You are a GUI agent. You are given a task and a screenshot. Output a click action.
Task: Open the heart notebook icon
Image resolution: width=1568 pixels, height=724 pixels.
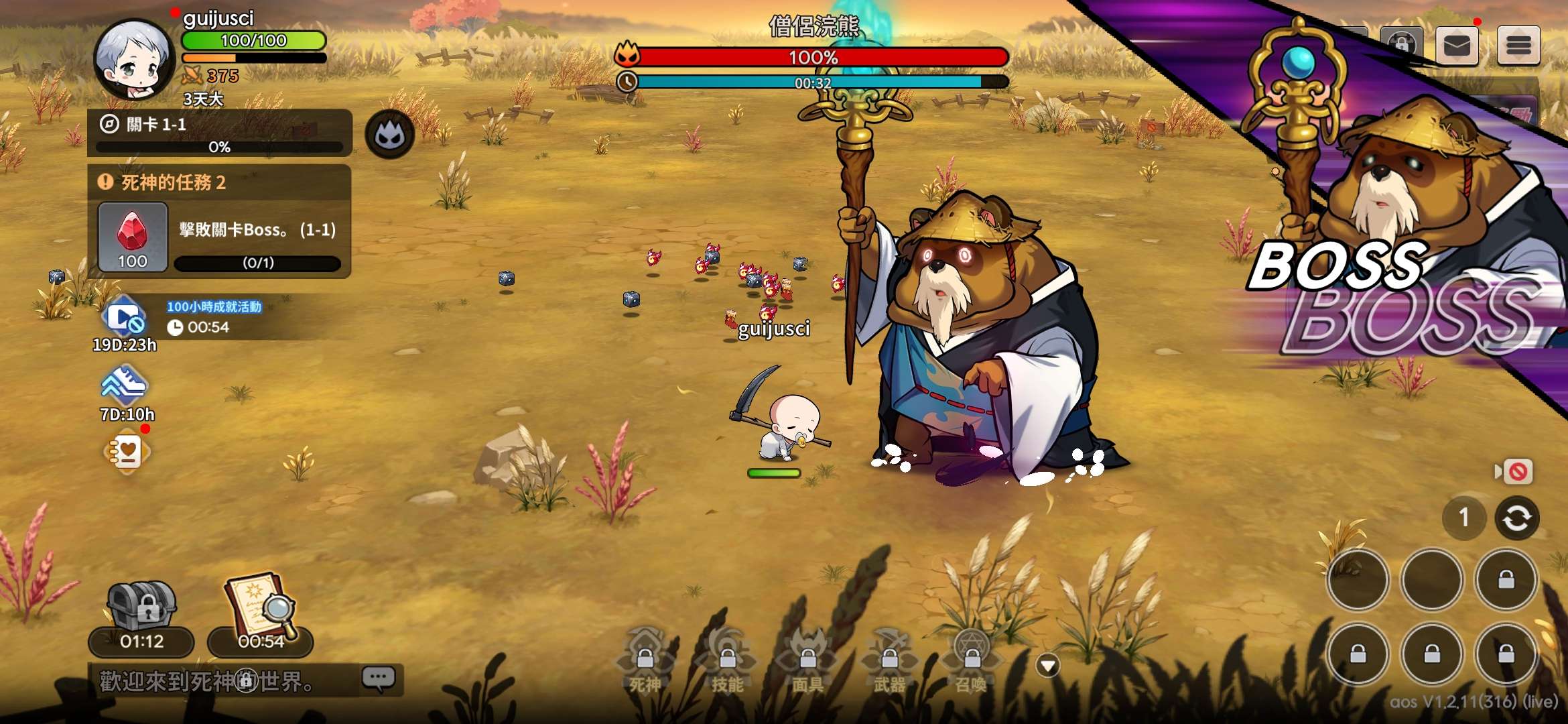[127, 452]
